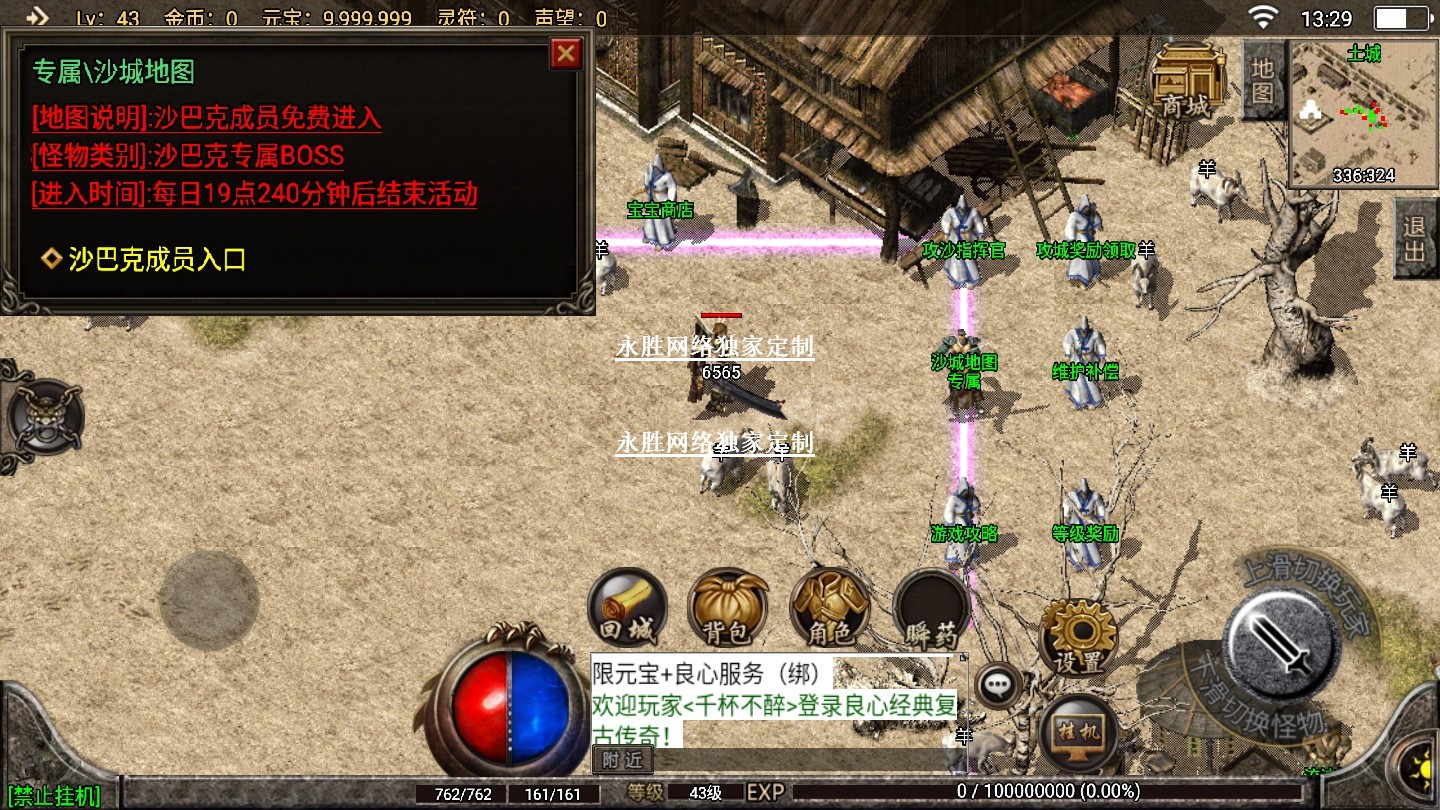Tap the virtual joystick pad
1440x810 pixels.
tap(209, 600)
